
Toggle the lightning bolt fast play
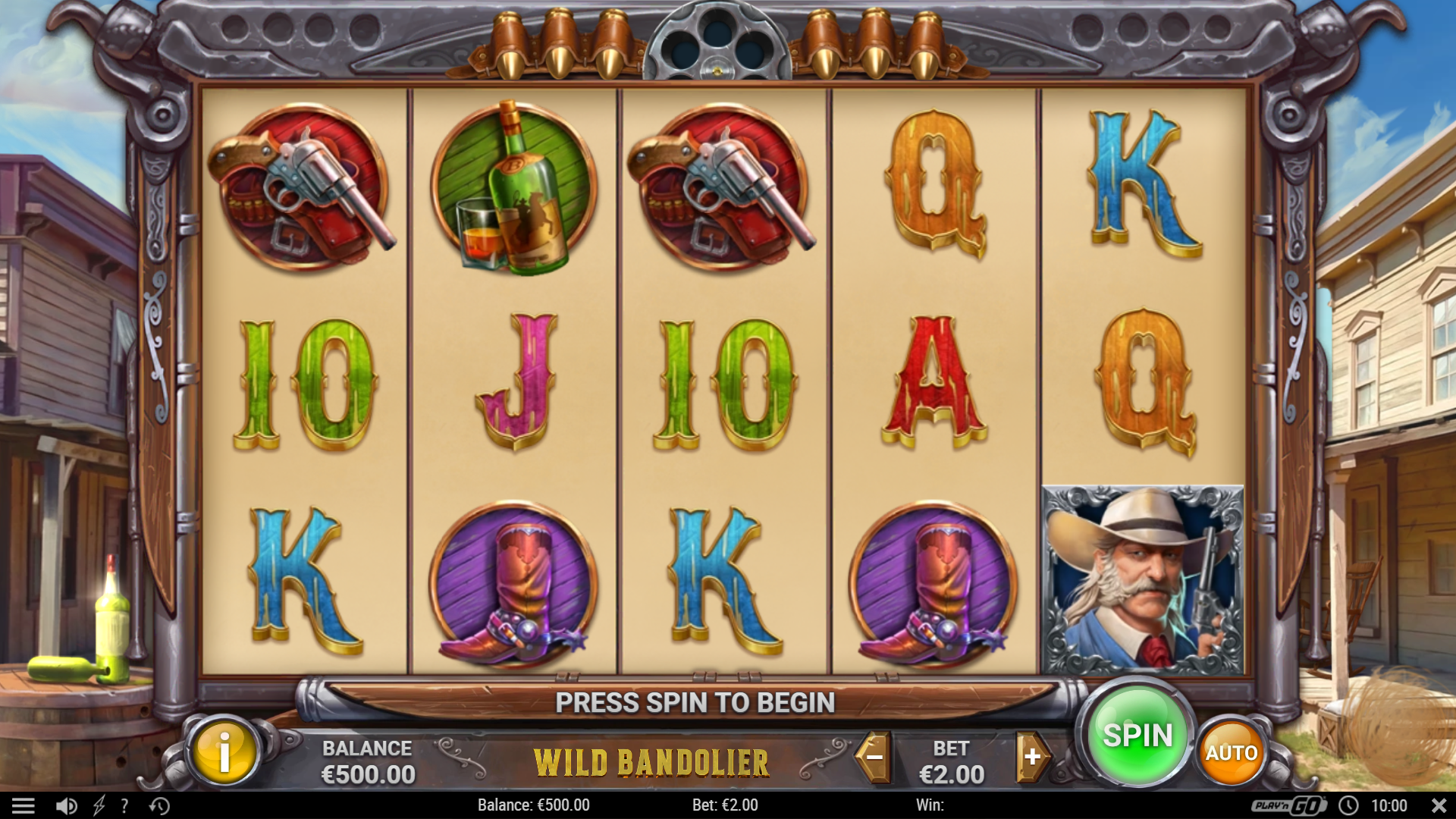(x=99, y=805)
